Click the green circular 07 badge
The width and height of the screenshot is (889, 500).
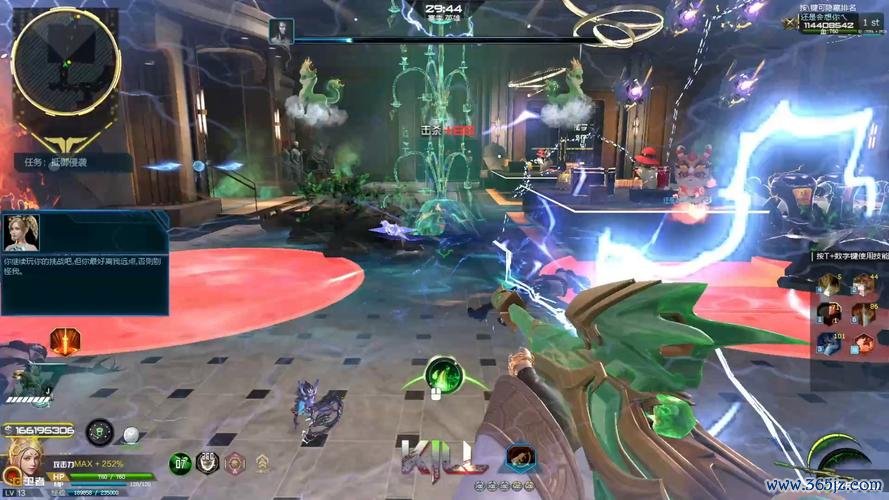pyautogui.click(x=180, y=463)
